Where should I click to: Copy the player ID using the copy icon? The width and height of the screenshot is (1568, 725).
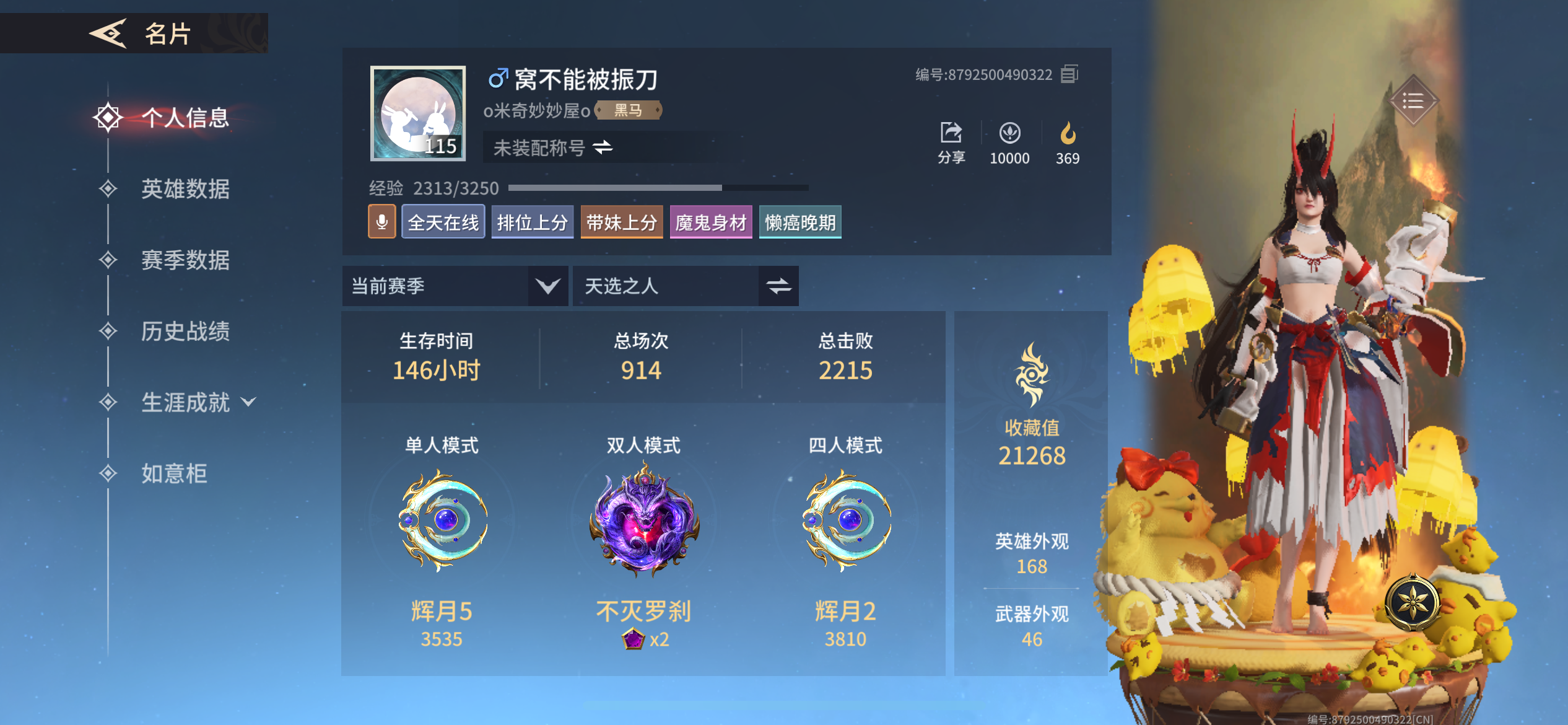[1070, 74]
